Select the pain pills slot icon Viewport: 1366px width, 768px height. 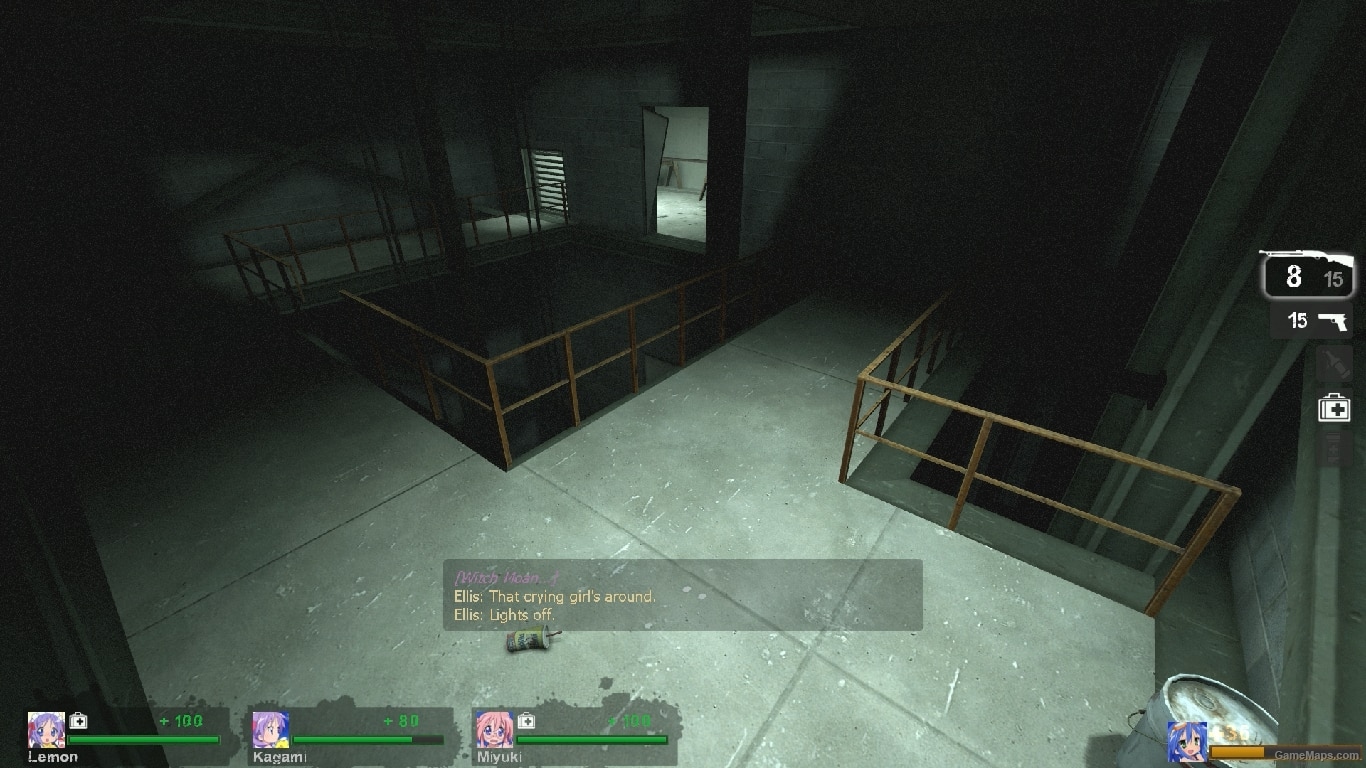coord(1334,450)
